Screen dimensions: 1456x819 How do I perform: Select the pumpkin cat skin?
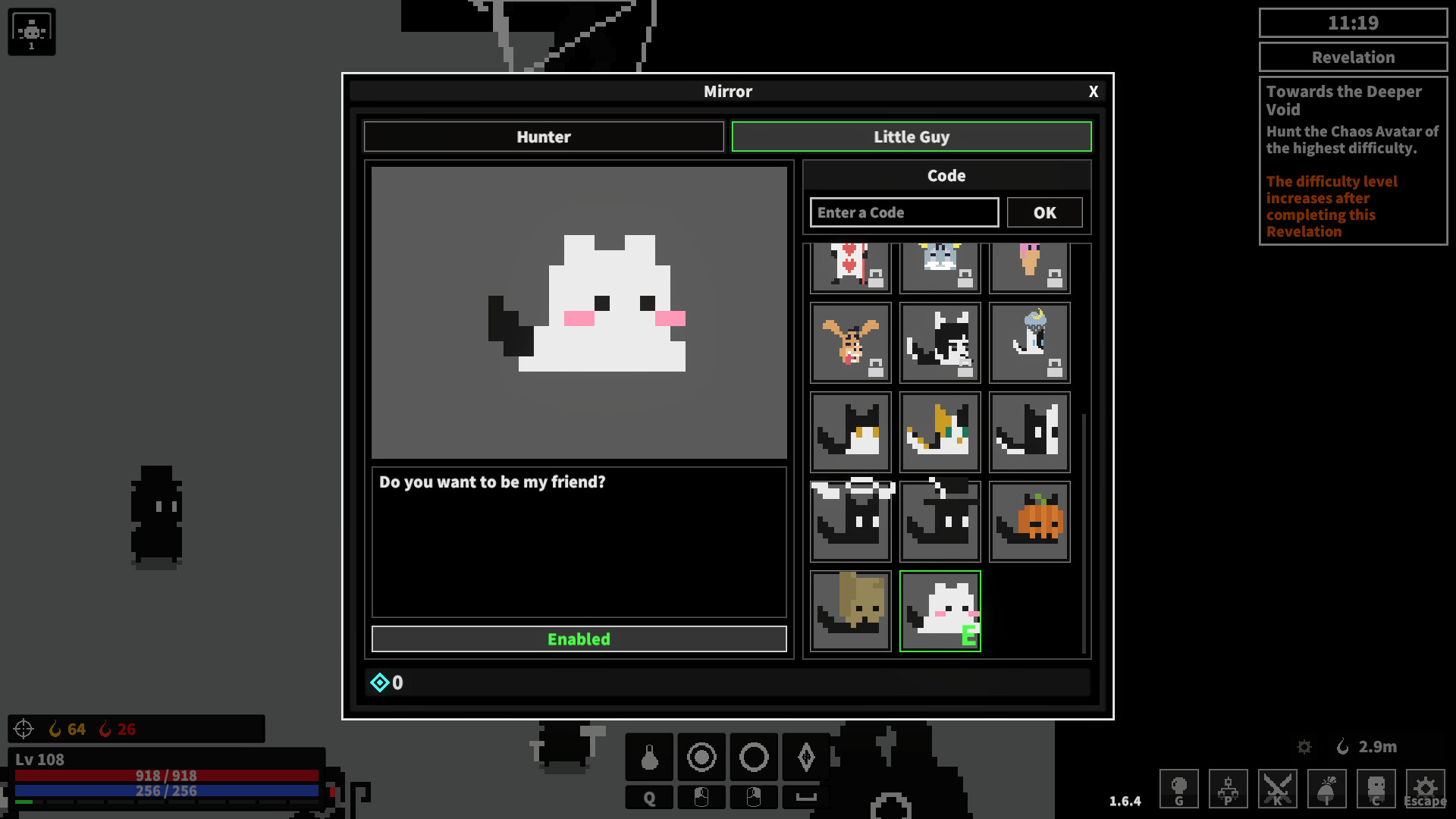pyautogui.click(x=1029, y=521)
